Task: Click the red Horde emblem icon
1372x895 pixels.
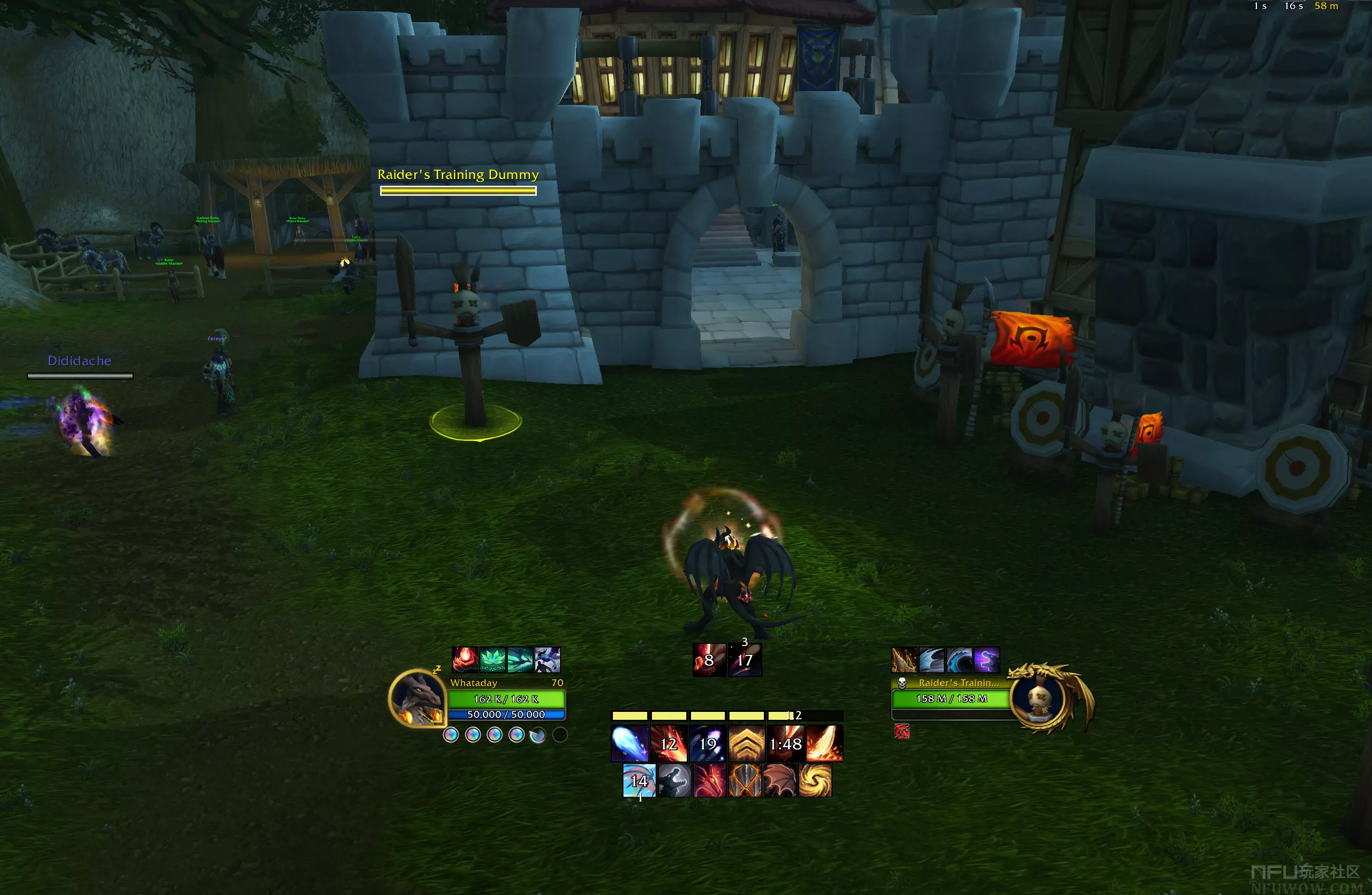Action: tap(902, 731)
